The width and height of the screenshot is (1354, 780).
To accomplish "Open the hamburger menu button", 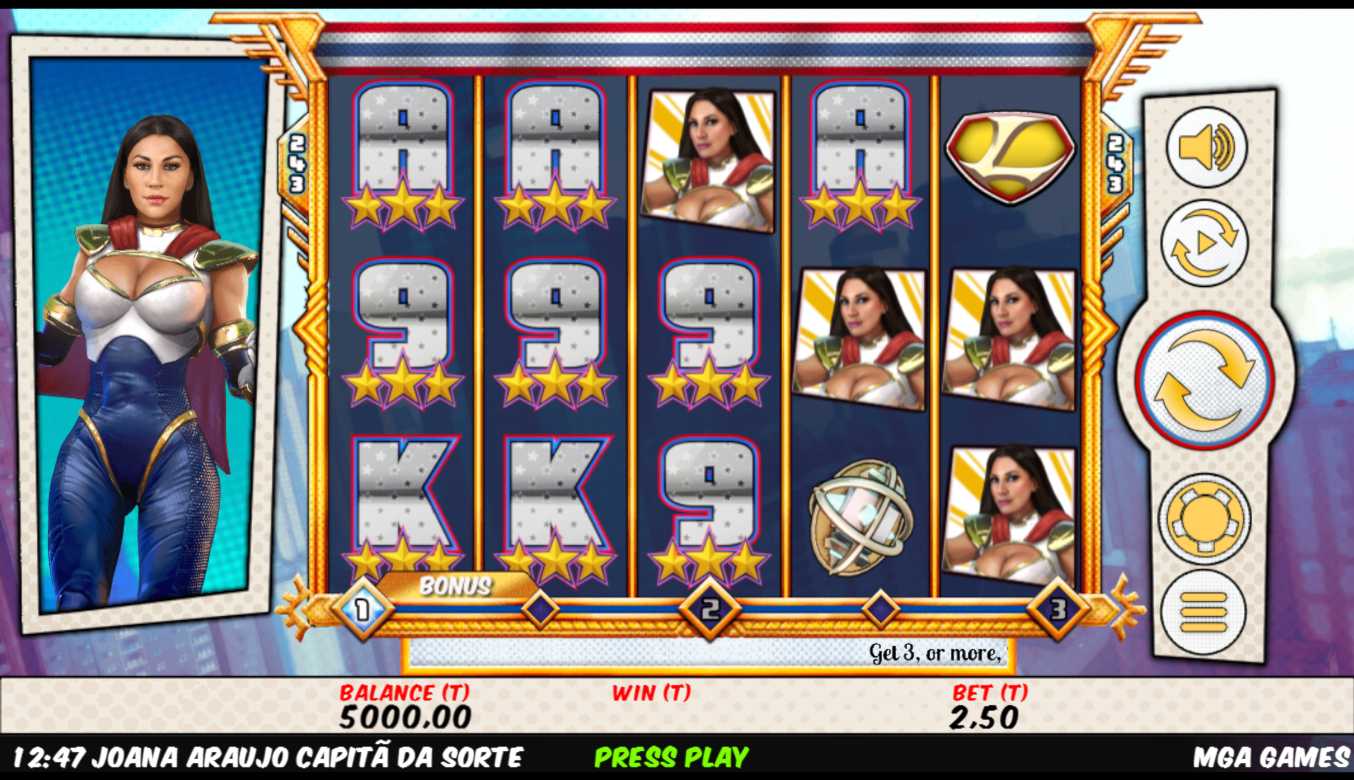I will pyautogui.click(x=1203, y=611).
